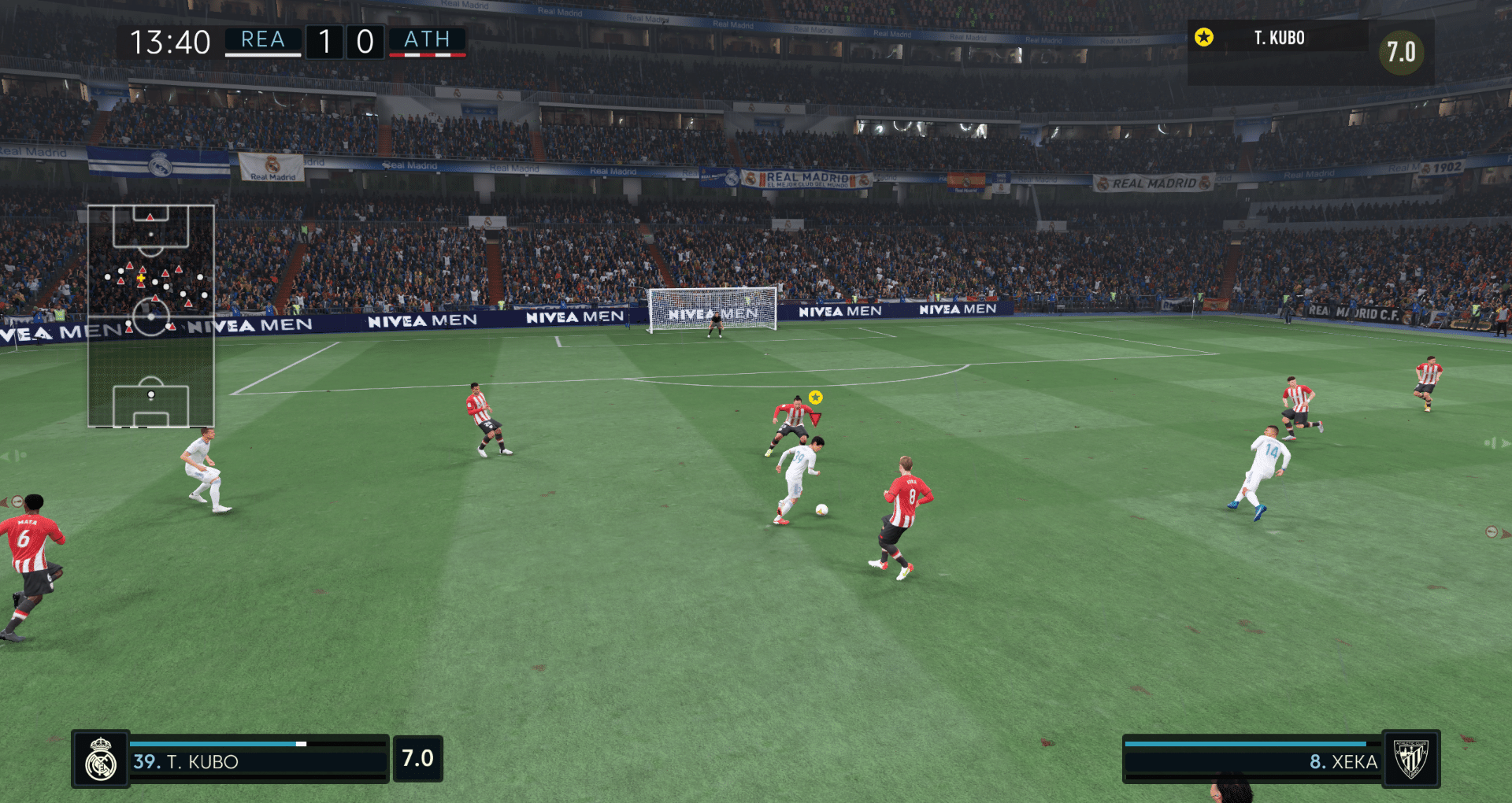Expand the mini-map pitch radar overlay

pyautogui.click(x=151, y=315)
